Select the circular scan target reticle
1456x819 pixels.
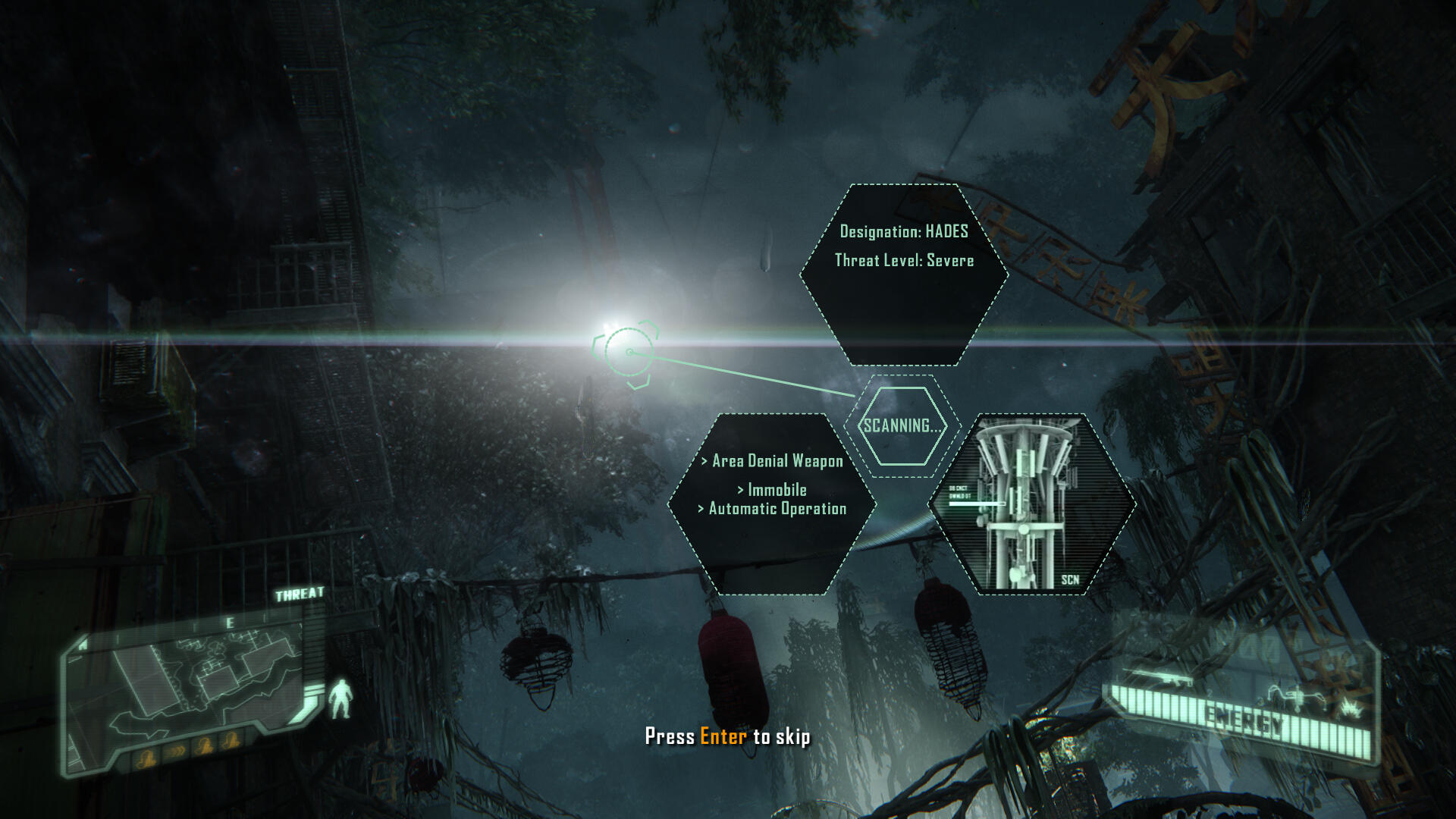pyautogui.click(x=628, y=353)
